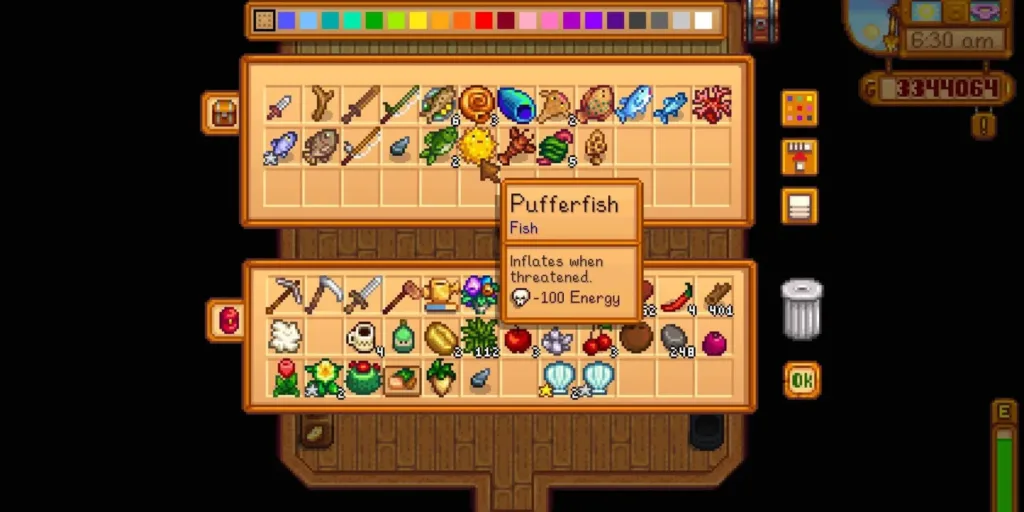This screenshot has width=1024, height=512.
Task: Take the lobster from the chest
Action: coord(517,146)
